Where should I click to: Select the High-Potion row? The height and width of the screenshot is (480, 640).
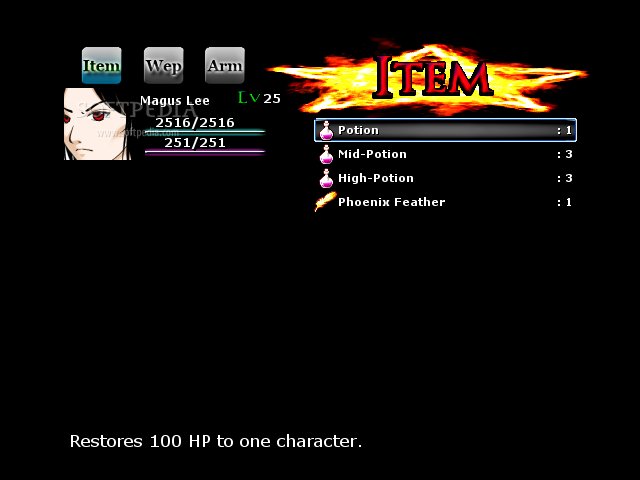click(444, 178)
